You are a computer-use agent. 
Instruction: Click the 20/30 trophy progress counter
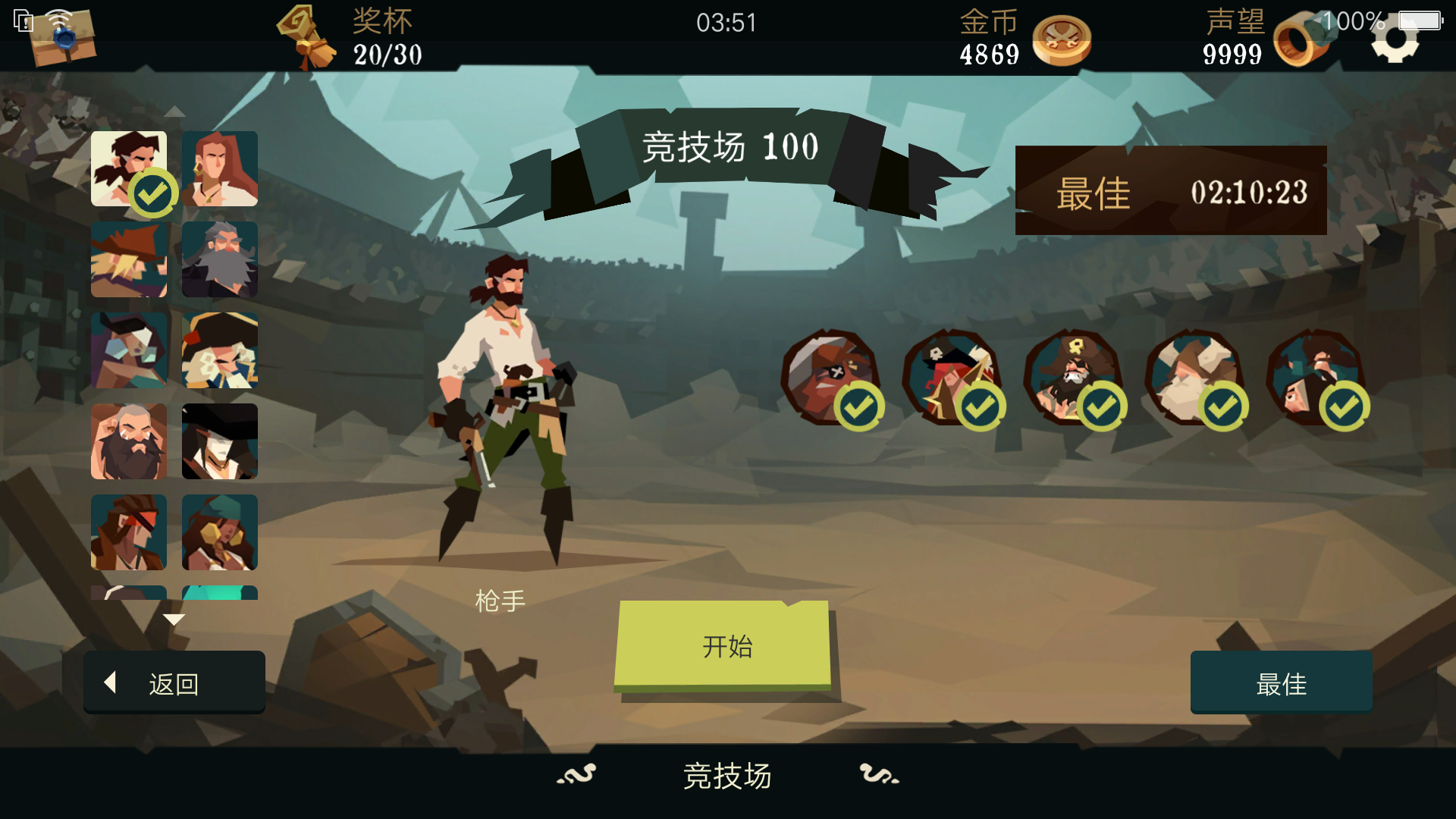388,55
